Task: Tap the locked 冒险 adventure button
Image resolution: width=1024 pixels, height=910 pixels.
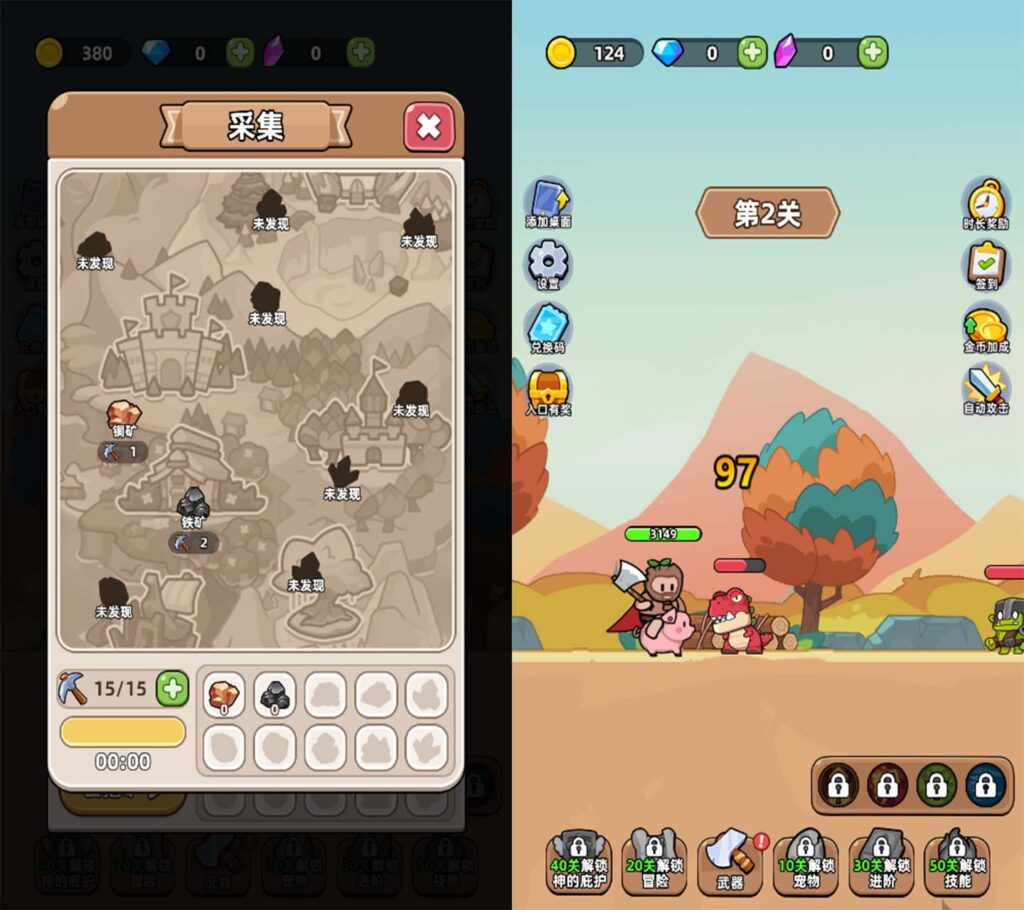Action: tap(655, 860)
